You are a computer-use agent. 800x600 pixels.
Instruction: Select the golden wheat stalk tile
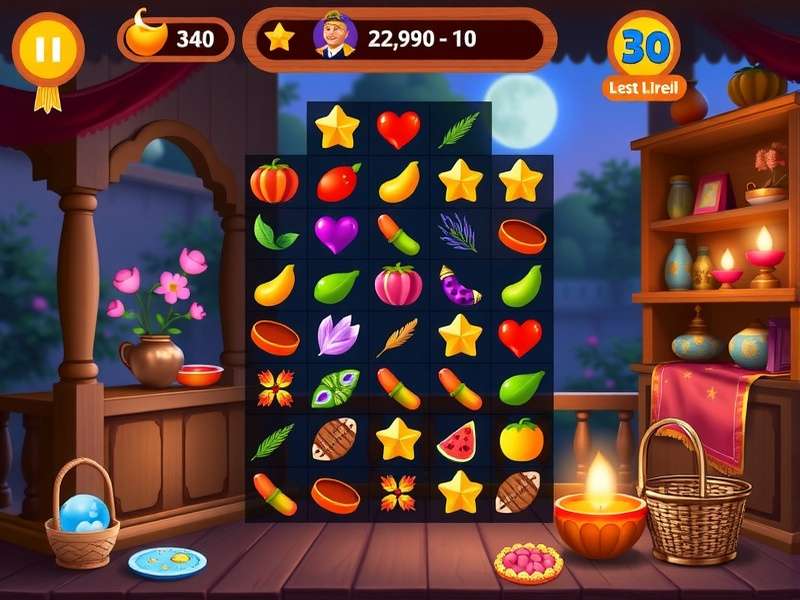[397, 337]
